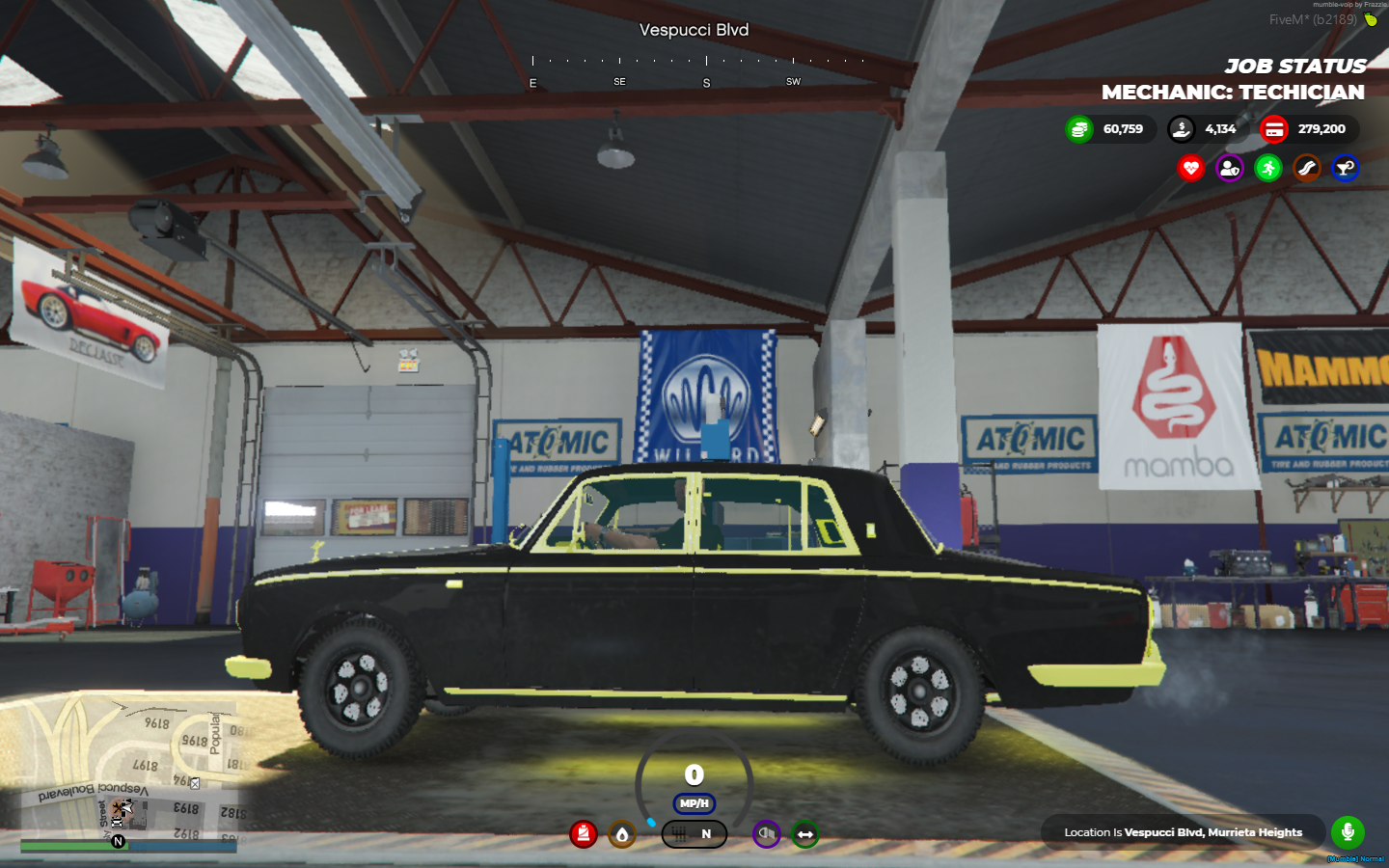Screen dimensions: 1389x868
Task: Click the red bank card icon
Action: point(1275,128)
